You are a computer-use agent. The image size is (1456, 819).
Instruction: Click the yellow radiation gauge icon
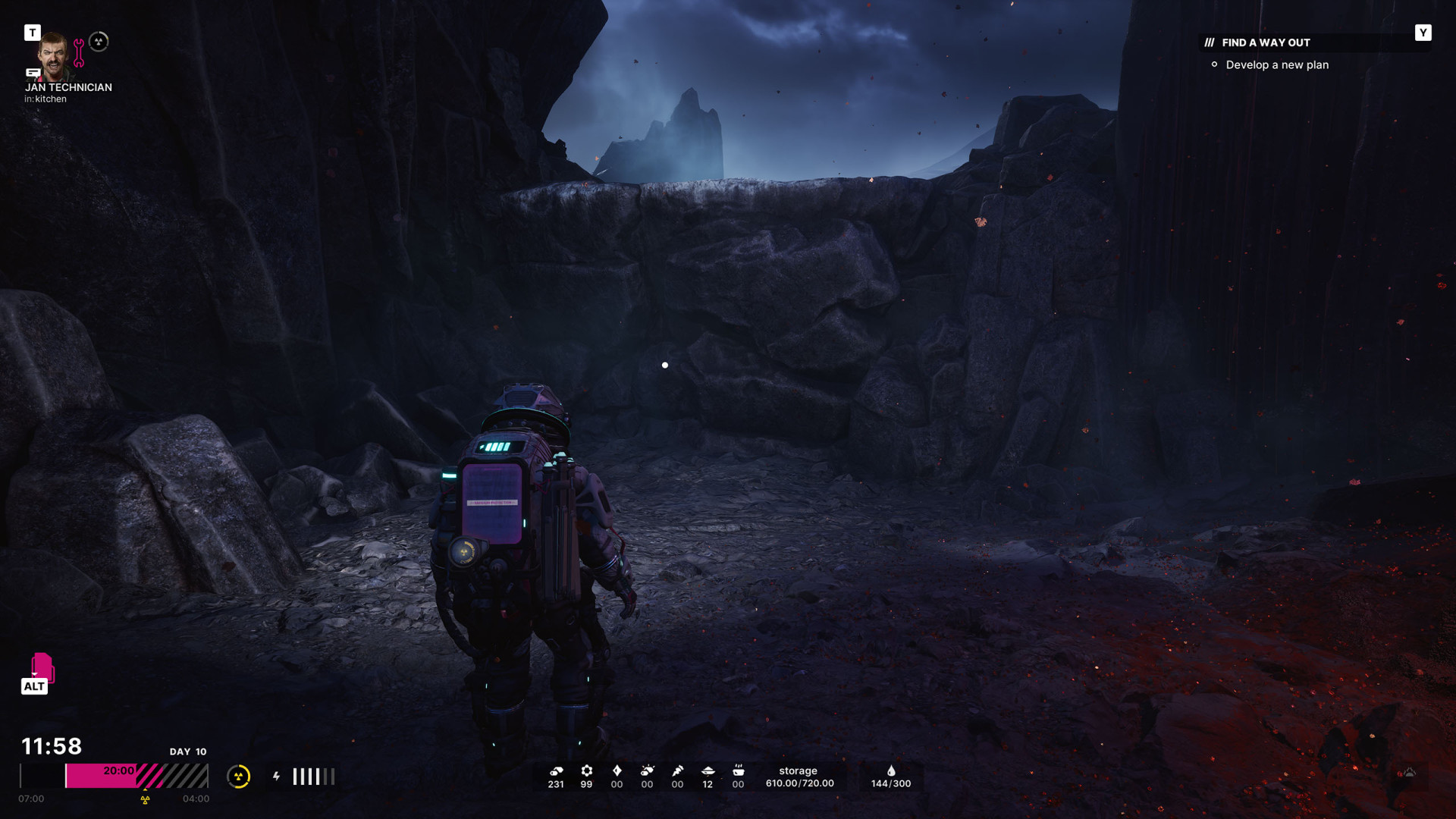[239, 777]
